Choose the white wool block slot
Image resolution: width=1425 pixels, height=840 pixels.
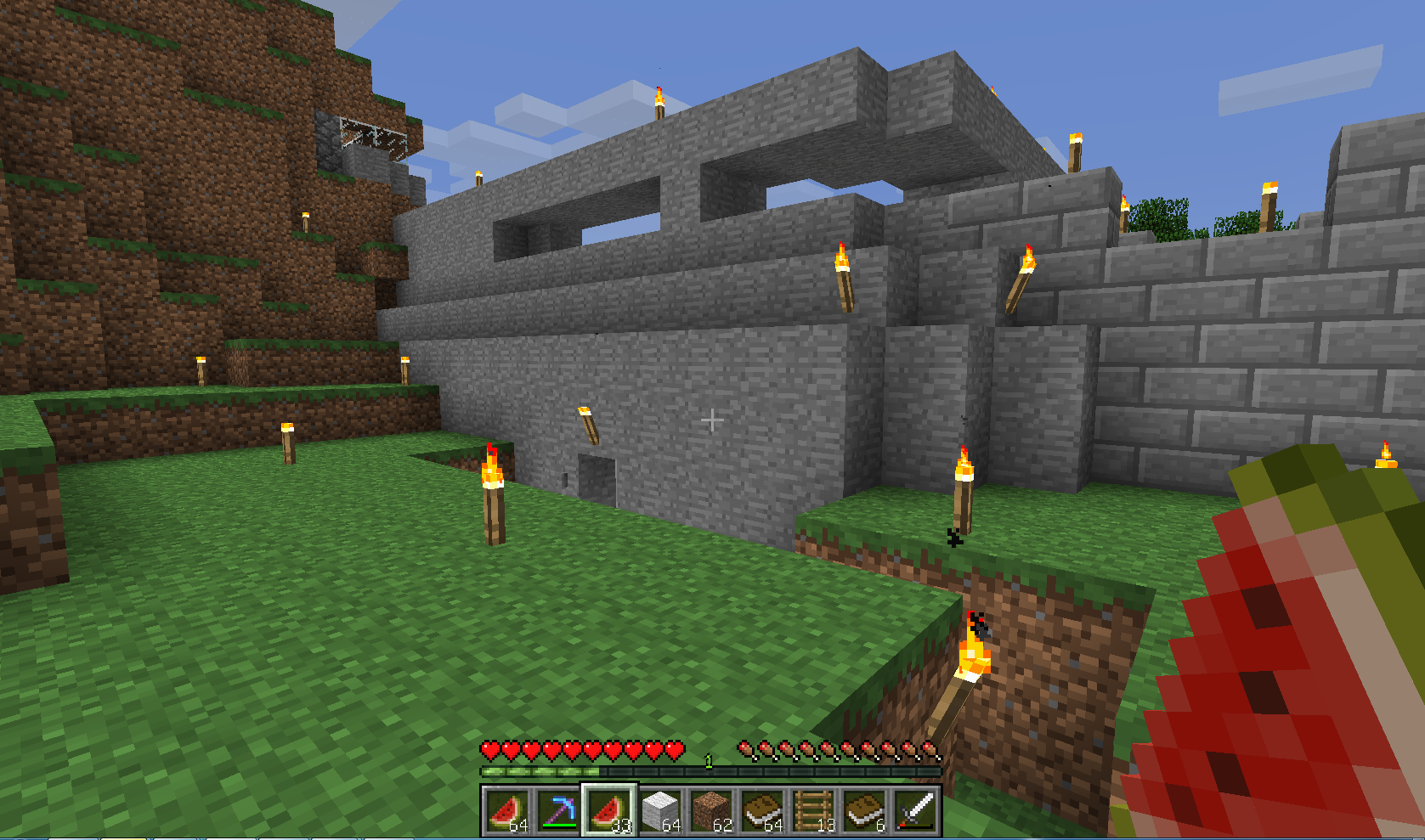point(660,810)
